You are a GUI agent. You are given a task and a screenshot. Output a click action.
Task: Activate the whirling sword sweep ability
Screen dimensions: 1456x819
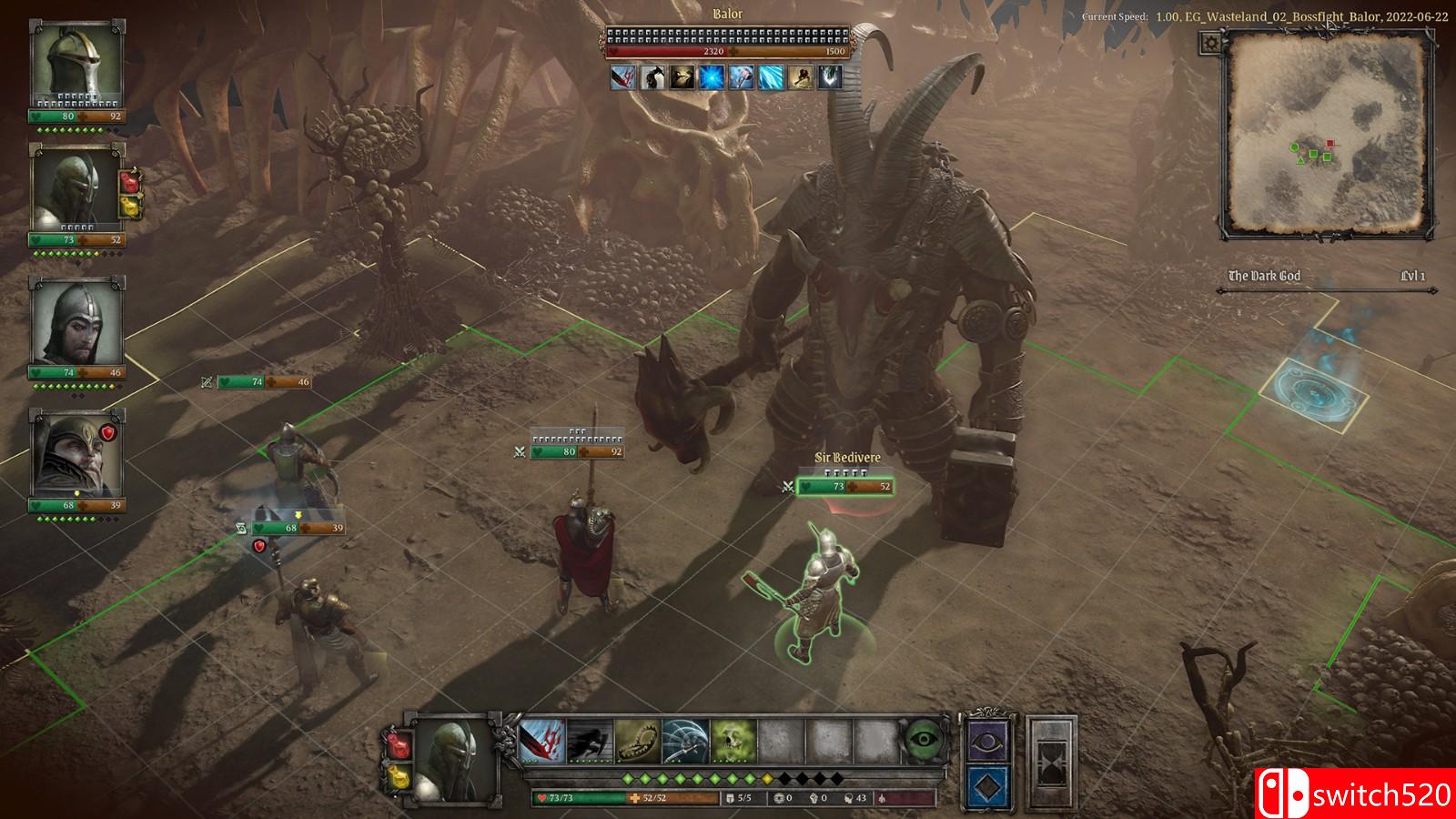685,741
